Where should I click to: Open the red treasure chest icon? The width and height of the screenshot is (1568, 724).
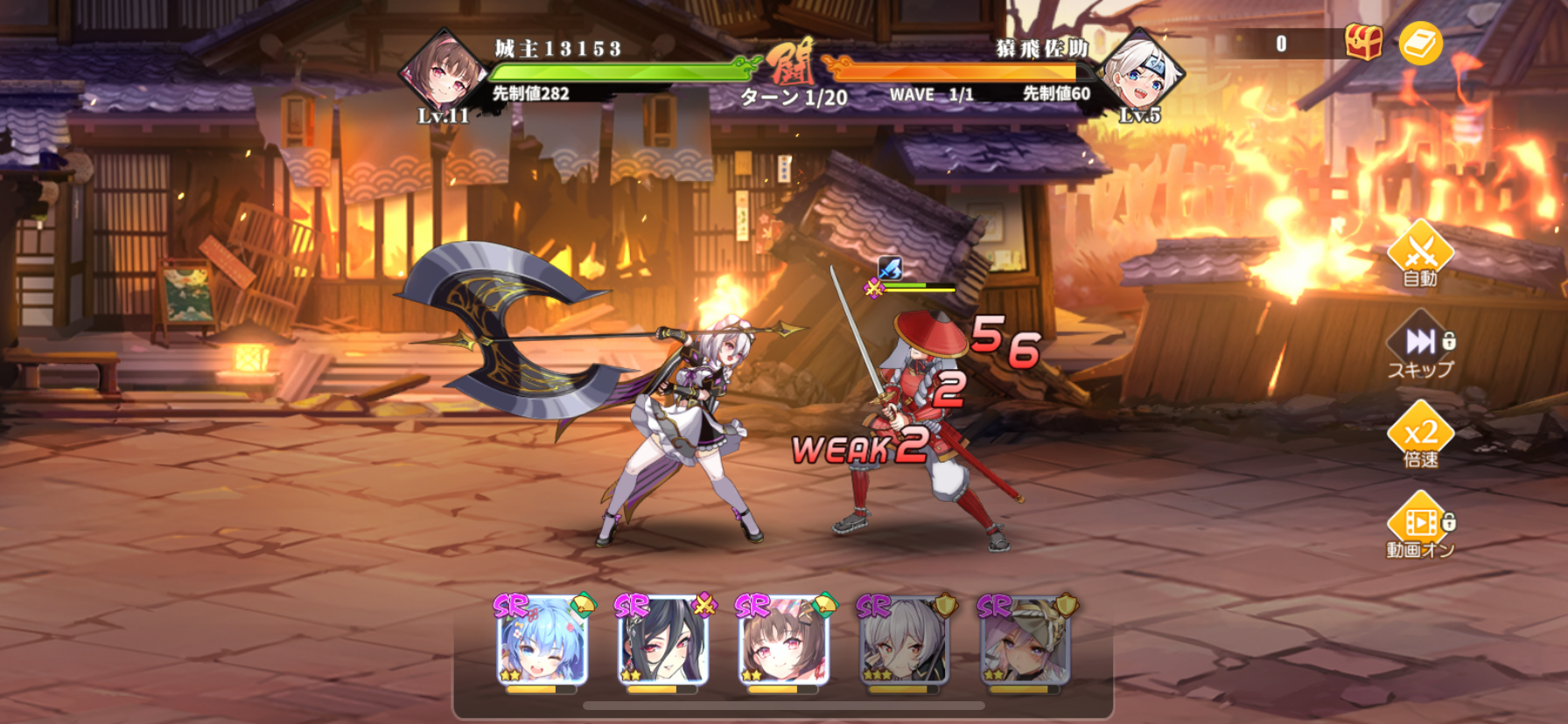coord(1363,42)
